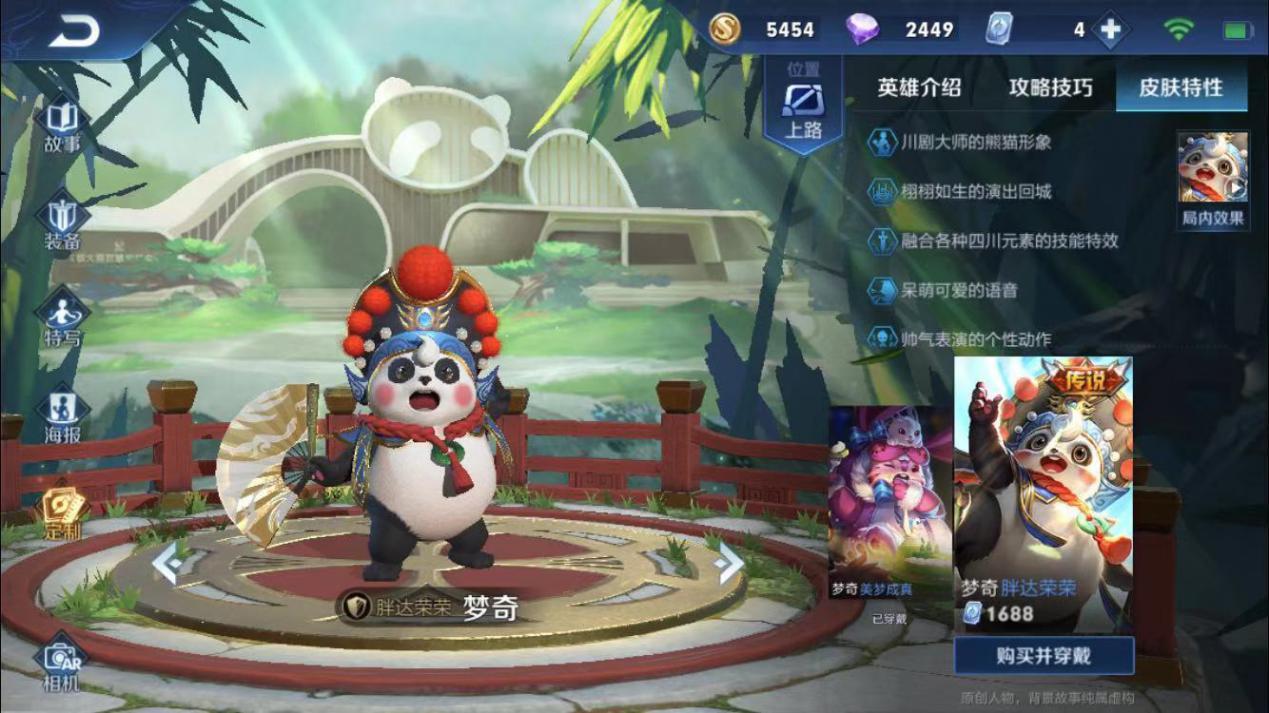This screenshot has width=1269, height=713.
Task: Select the 皮肤特性 tab
Action: pyautogui.click(x=1181, y=88)
